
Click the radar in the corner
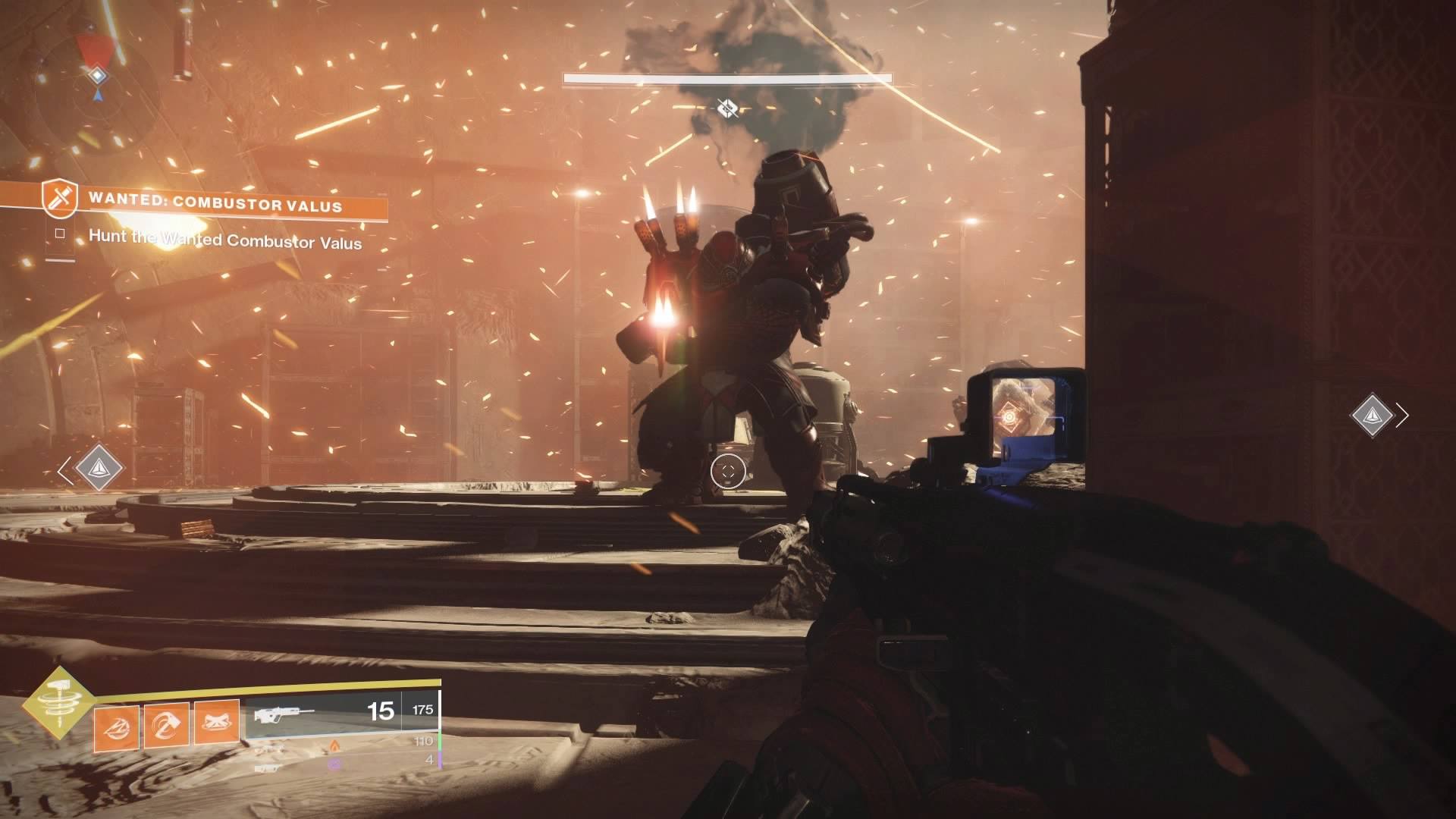click(97, 74)
